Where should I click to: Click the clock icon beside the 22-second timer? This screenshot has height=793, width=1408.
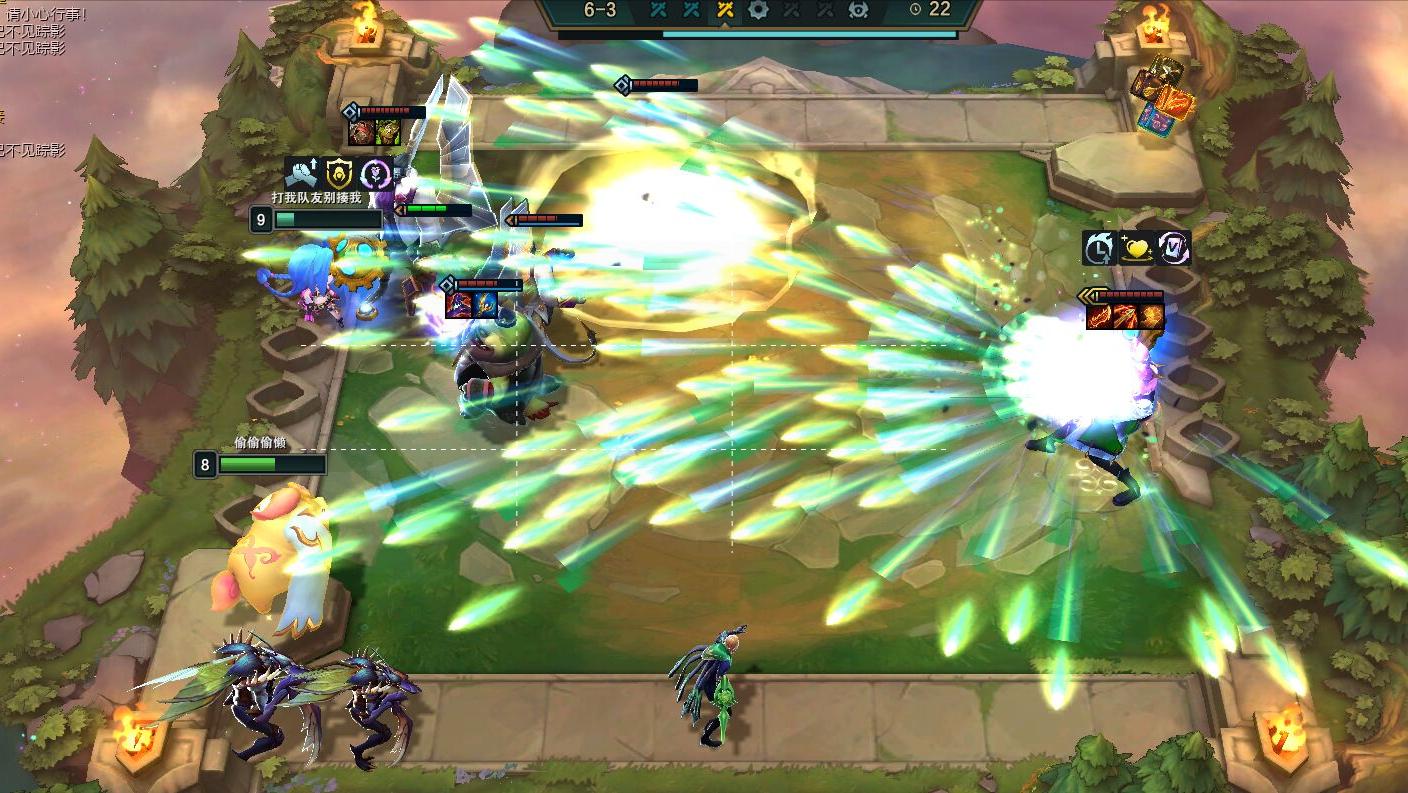click(916, 11)
